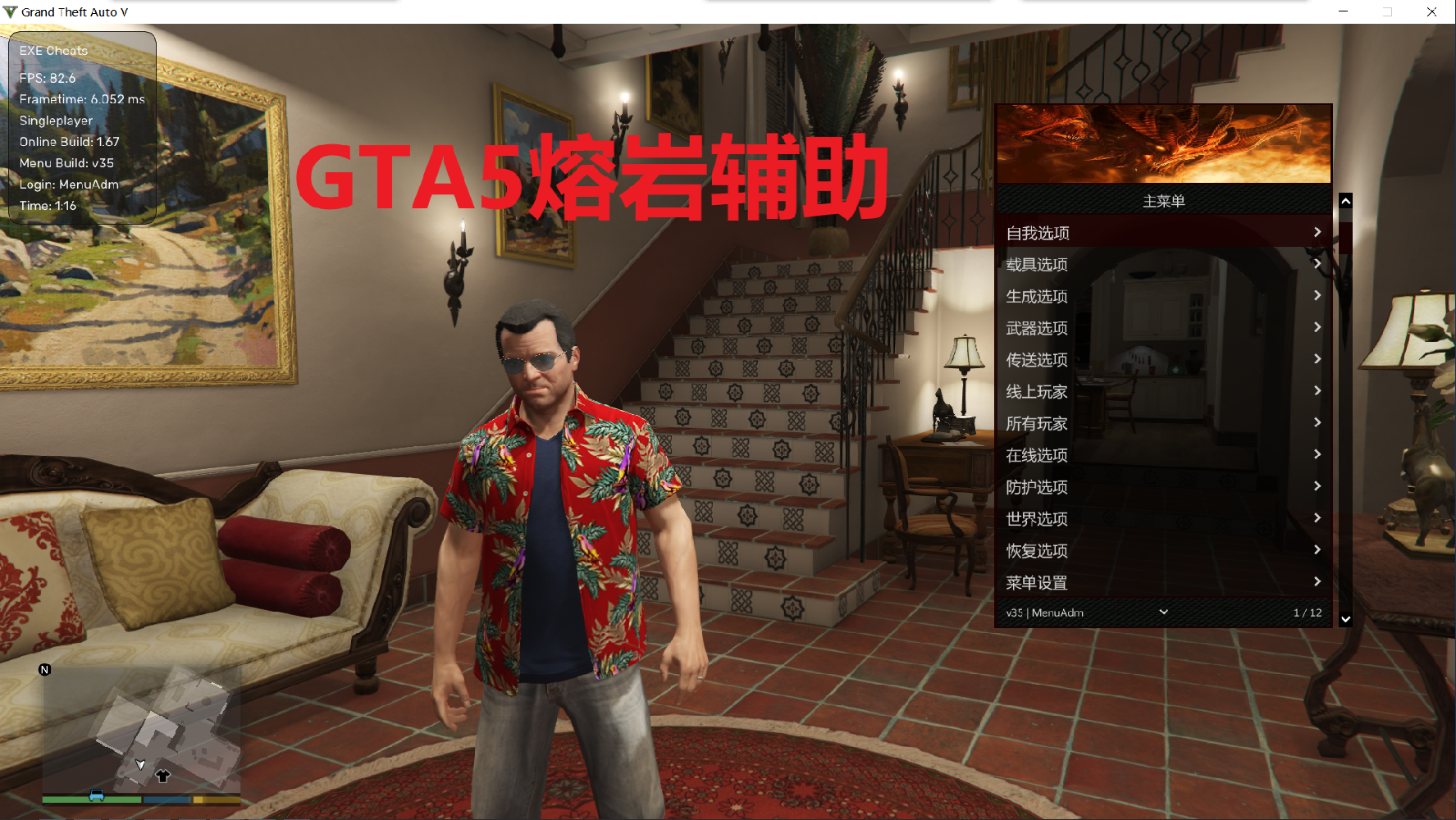Screen dimensions: 1456x820
Task: Click the blue vehicle icon below the minimap
Action: pyautogui.click(x=96, y=795)
